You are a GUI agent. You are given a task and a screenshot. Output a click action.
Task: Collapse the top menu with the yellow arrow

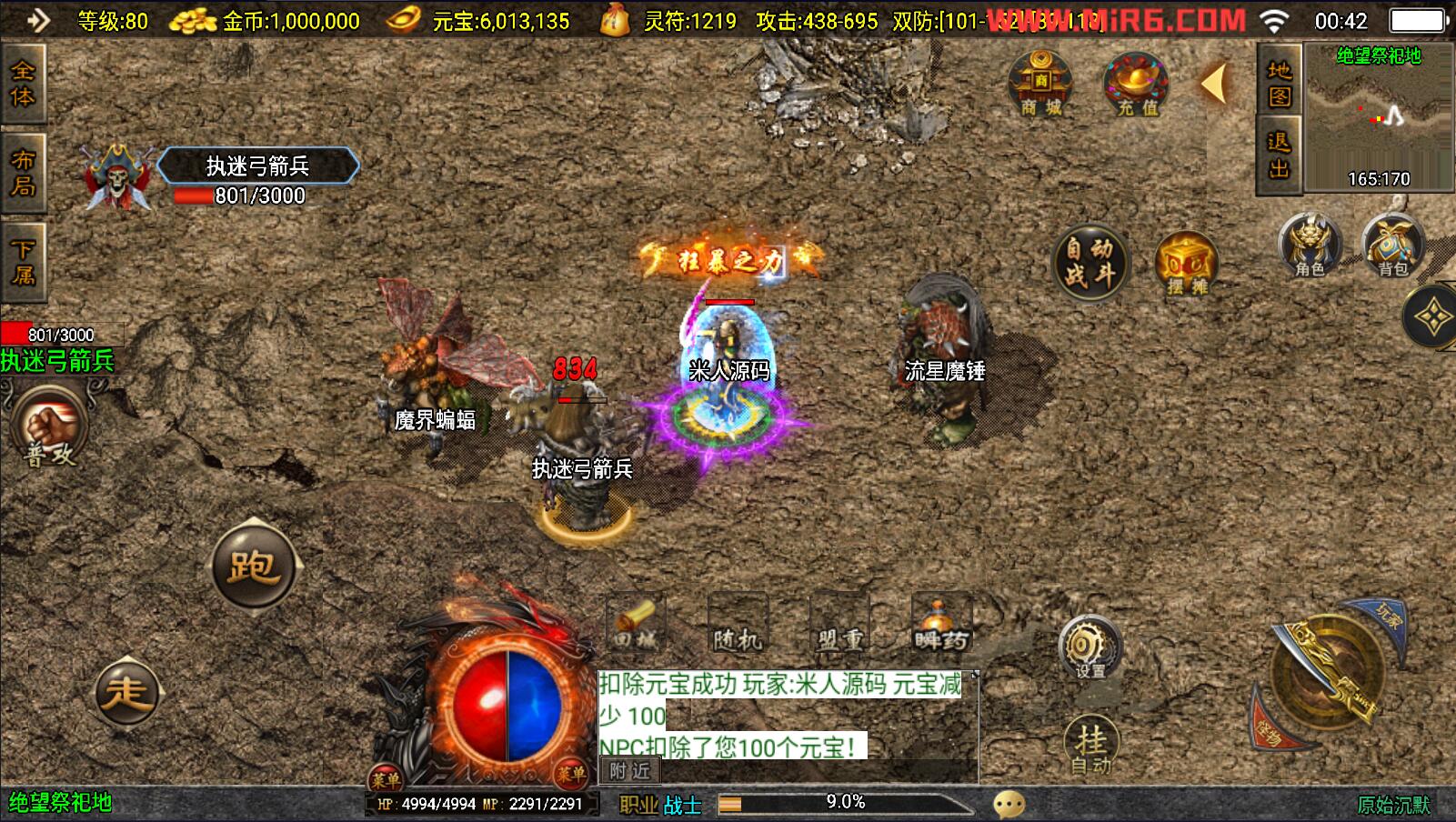(1215, 84)
